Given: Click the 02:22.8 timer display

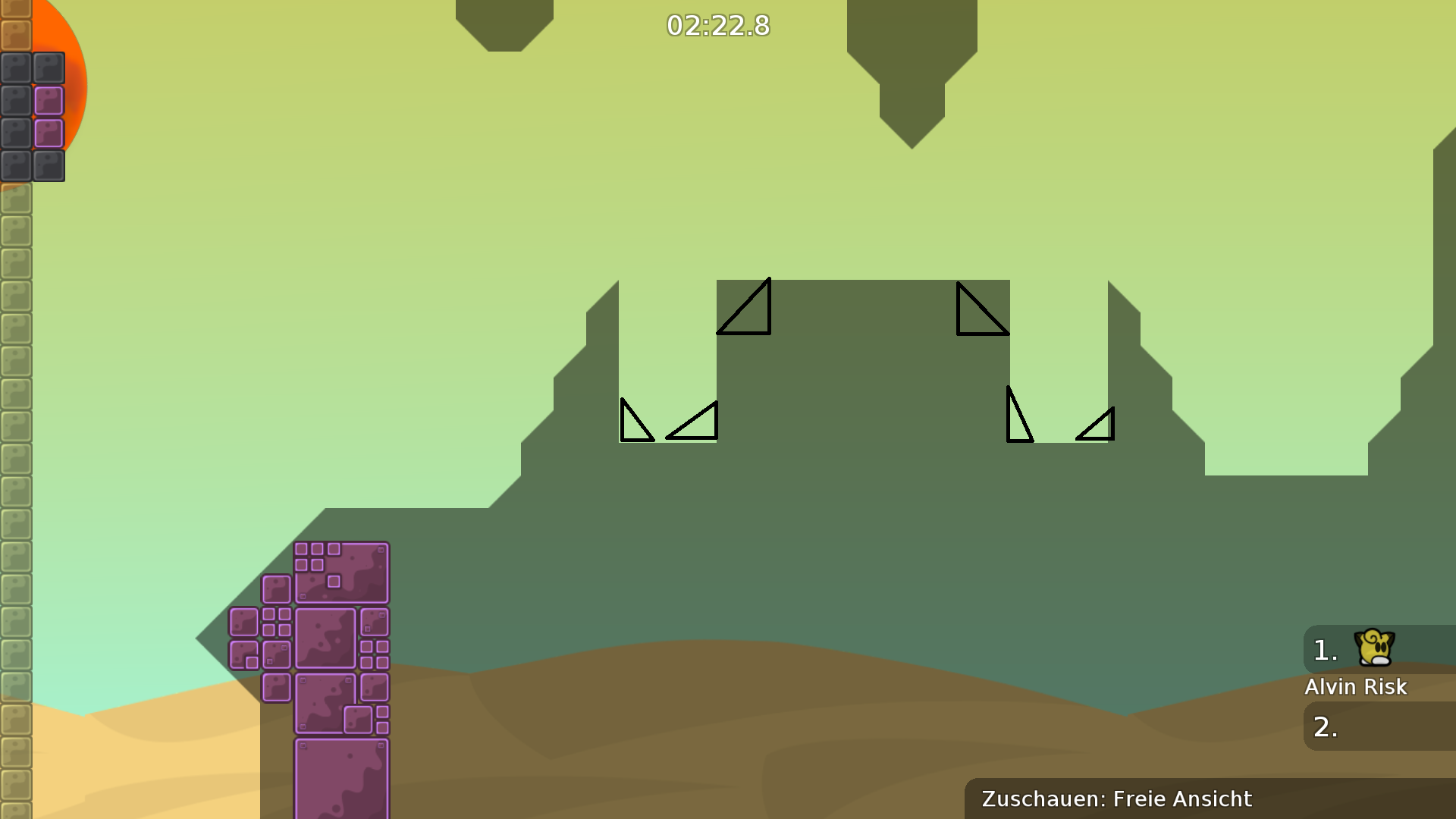Looking at the screenshot, I should pyautogui.click(x=717, y=25).
